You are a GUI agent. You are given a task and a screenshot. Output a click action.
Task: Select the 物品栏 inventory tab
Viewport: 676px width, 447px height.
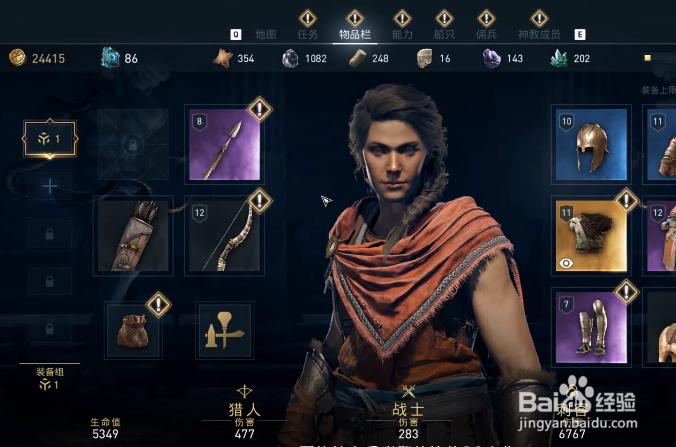tap(354, 32)
